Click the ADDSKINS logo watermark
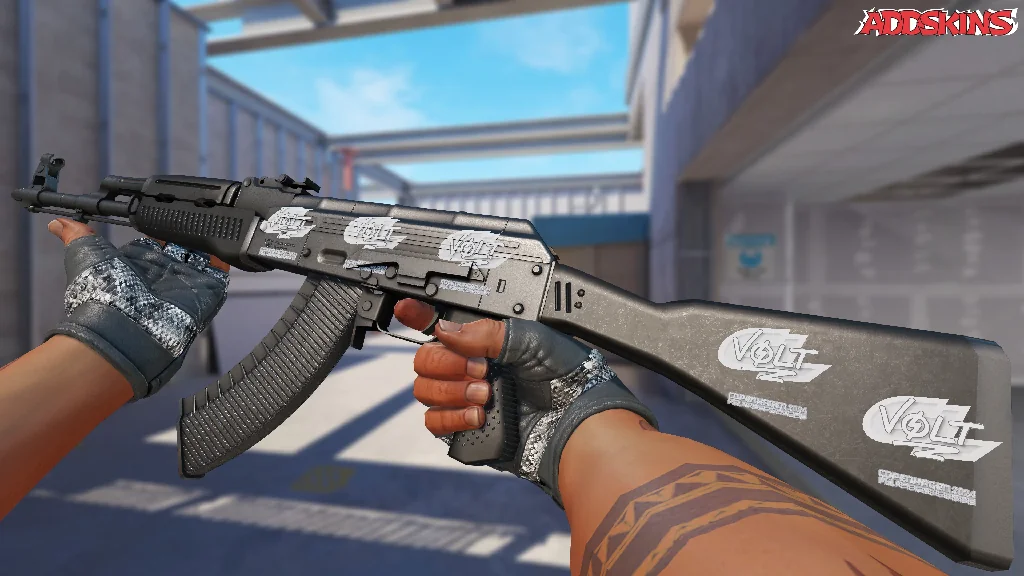This screenshot has height=576, width=1024. [937, 23]
